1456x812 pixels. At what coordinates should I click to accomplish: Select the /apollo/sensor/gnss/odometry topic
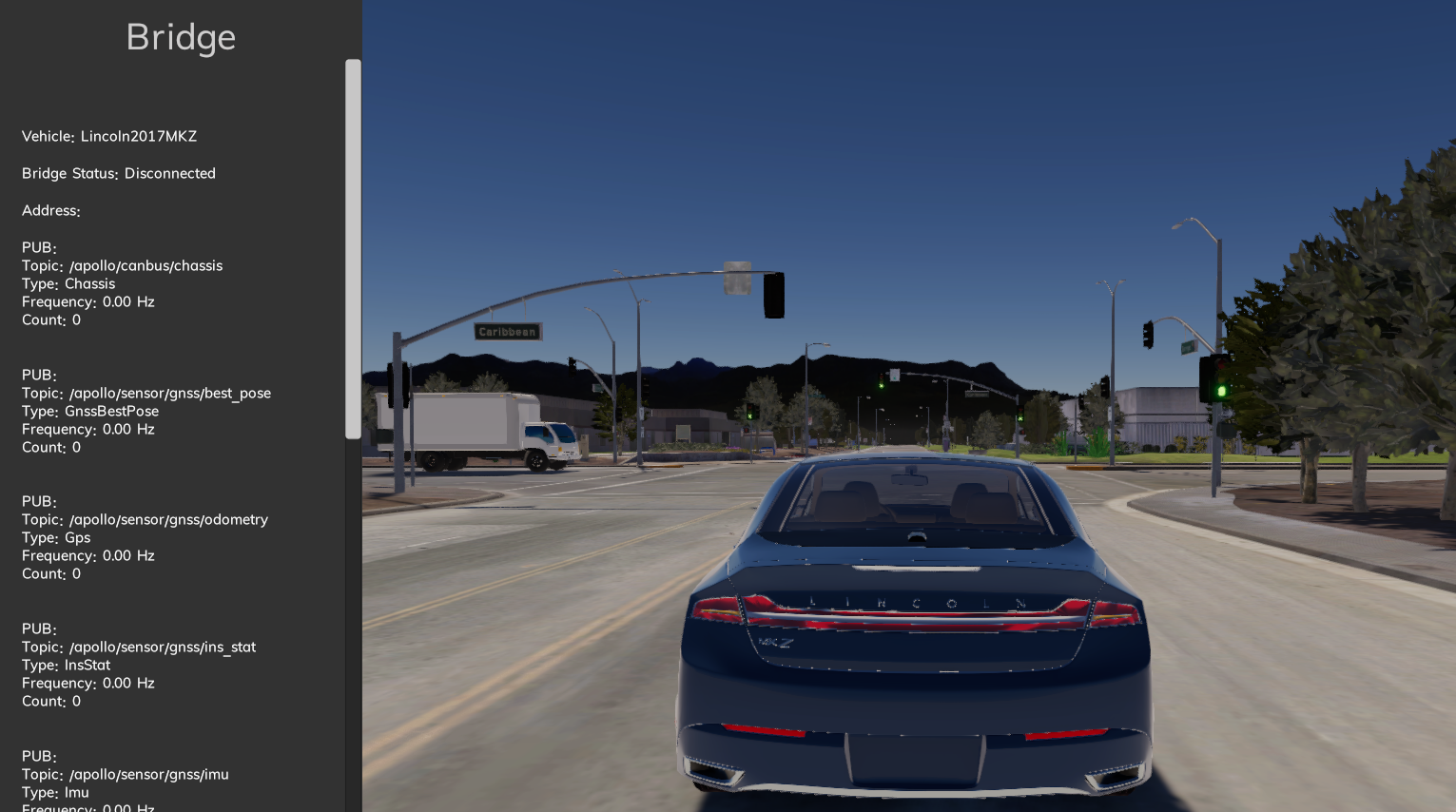coord(145,519)
